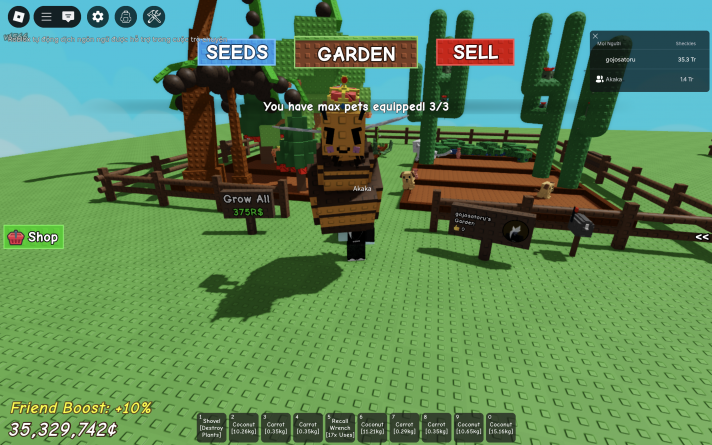The image size is (712, 445).
Task: Toggle the Roblox chat window icon
Action: (68, 16)
